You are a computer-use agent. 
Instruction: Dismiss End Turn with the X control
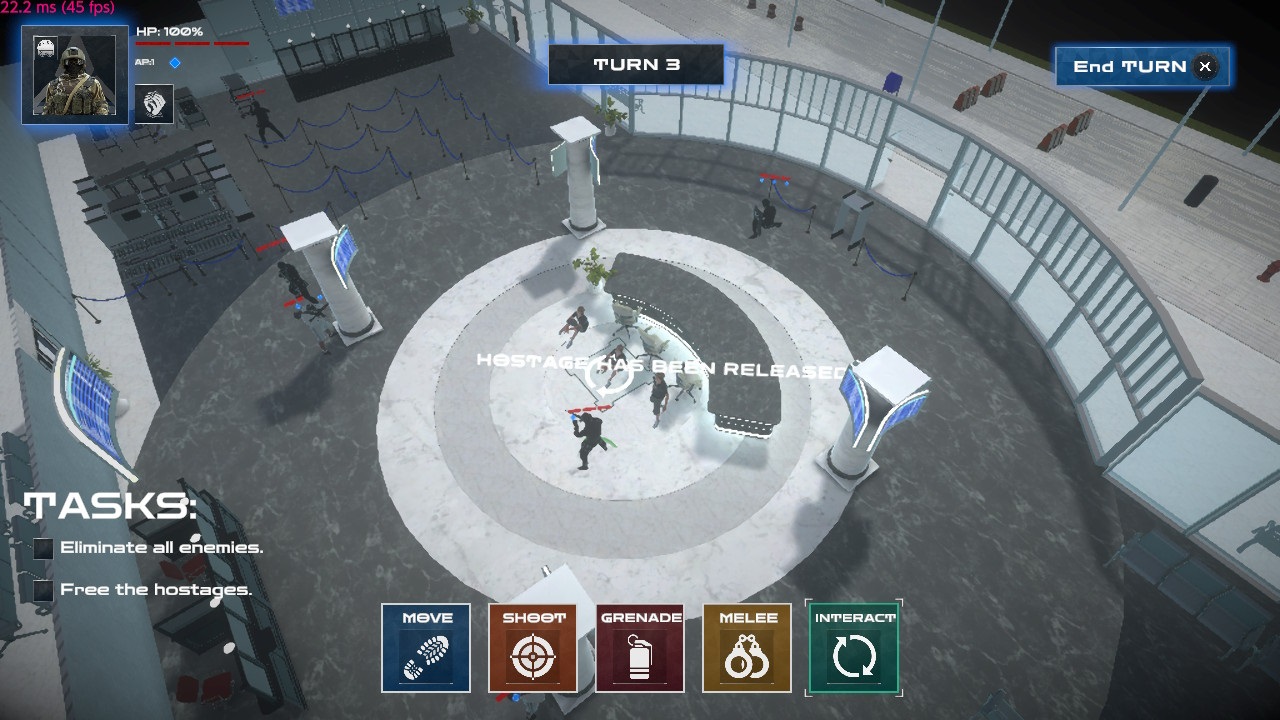coord(1205,66)
